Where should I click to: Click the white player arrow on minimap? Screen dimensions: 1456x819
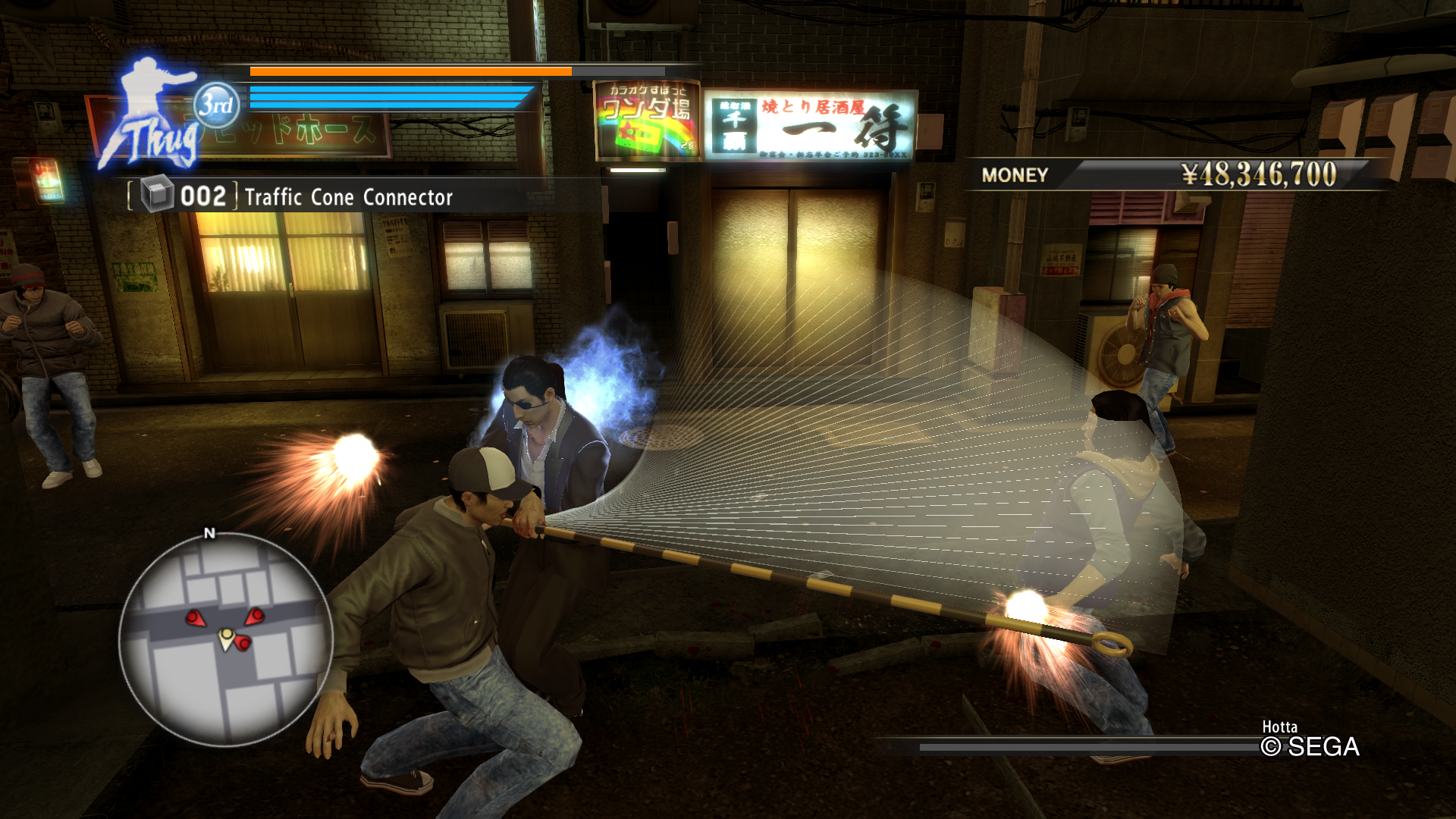(x=226, y=638)
